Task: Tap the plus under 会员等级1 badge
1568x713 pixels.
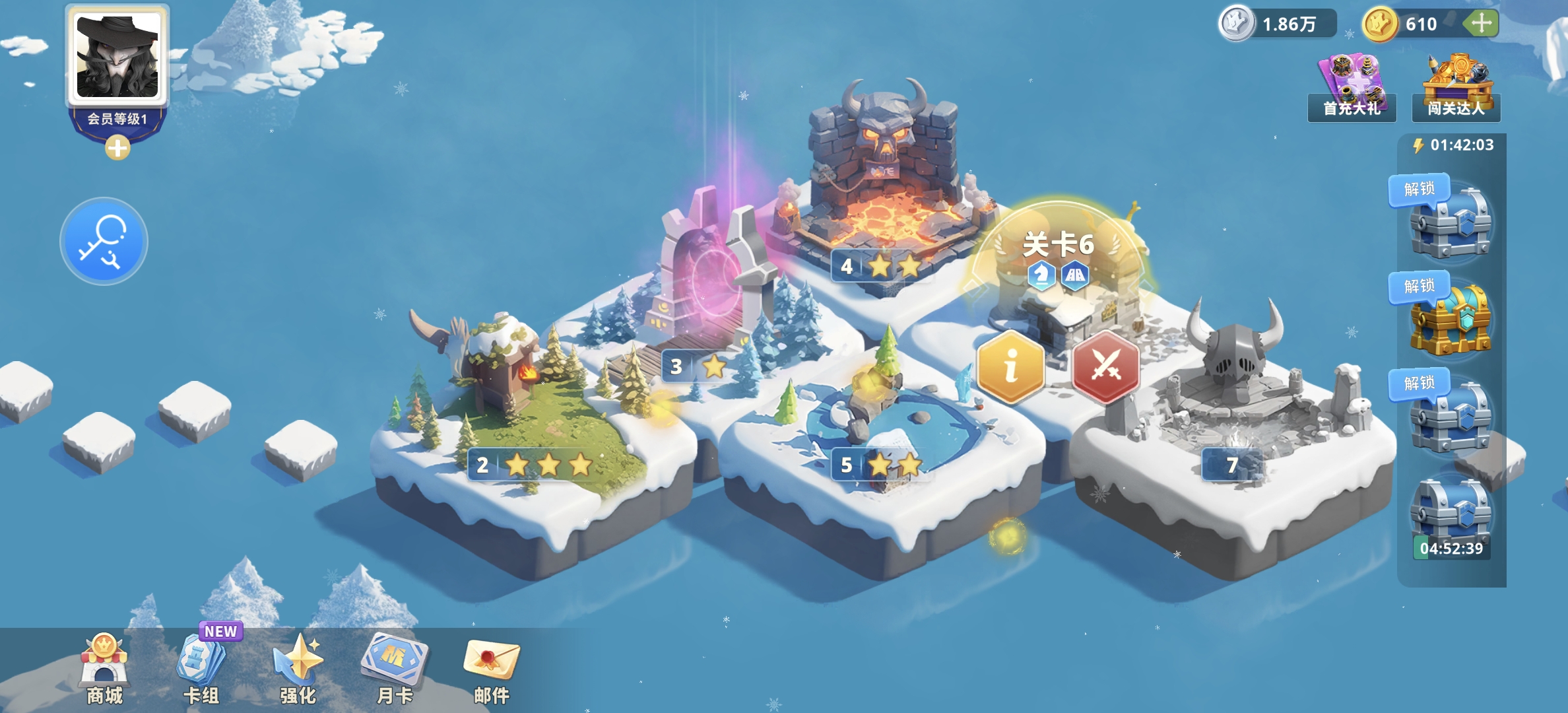Action: coord(117,149)
